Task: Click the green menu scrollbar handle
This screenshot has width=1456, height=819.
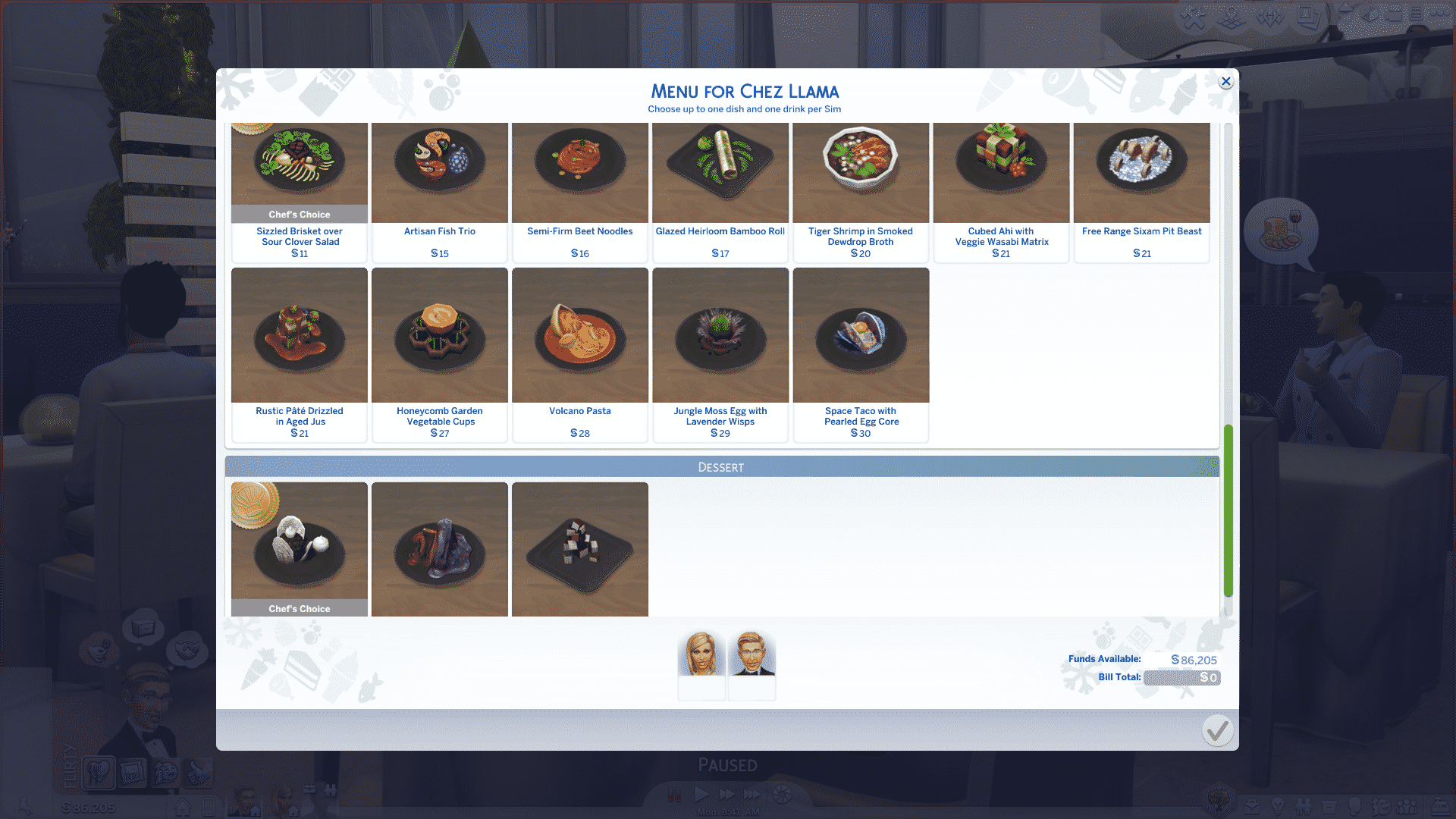Action: [x=1228, y=510]
